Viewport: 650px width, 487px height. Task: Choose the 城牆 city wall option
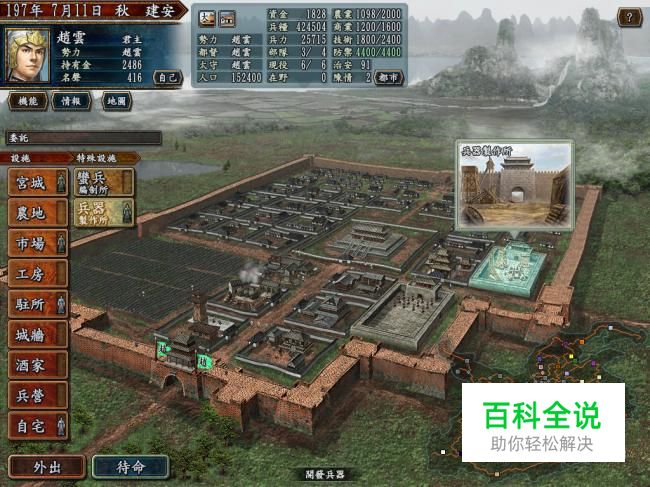click(37, 335)
